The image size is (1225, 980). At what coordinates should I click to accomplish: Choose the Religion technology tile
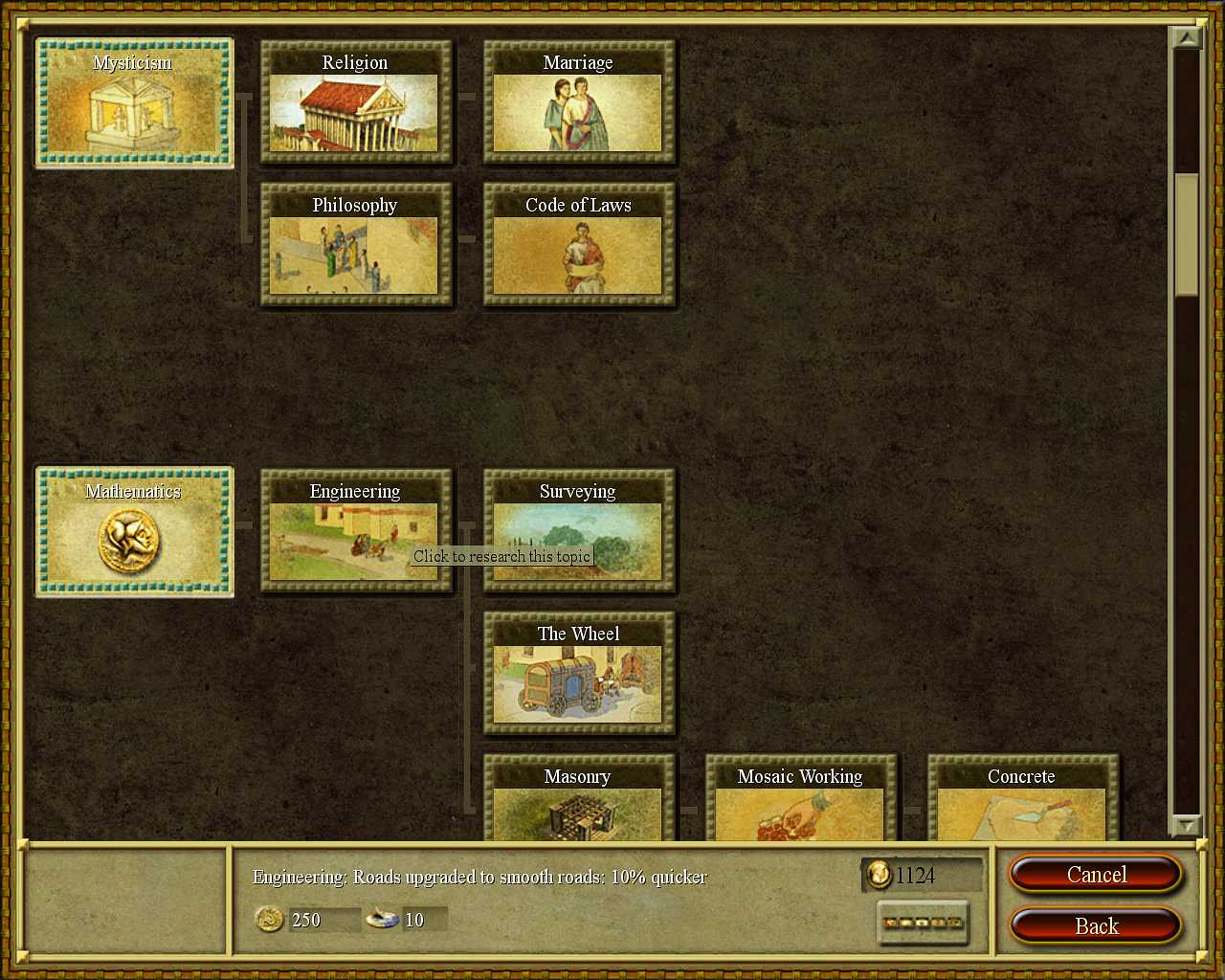tap(355, 103)
